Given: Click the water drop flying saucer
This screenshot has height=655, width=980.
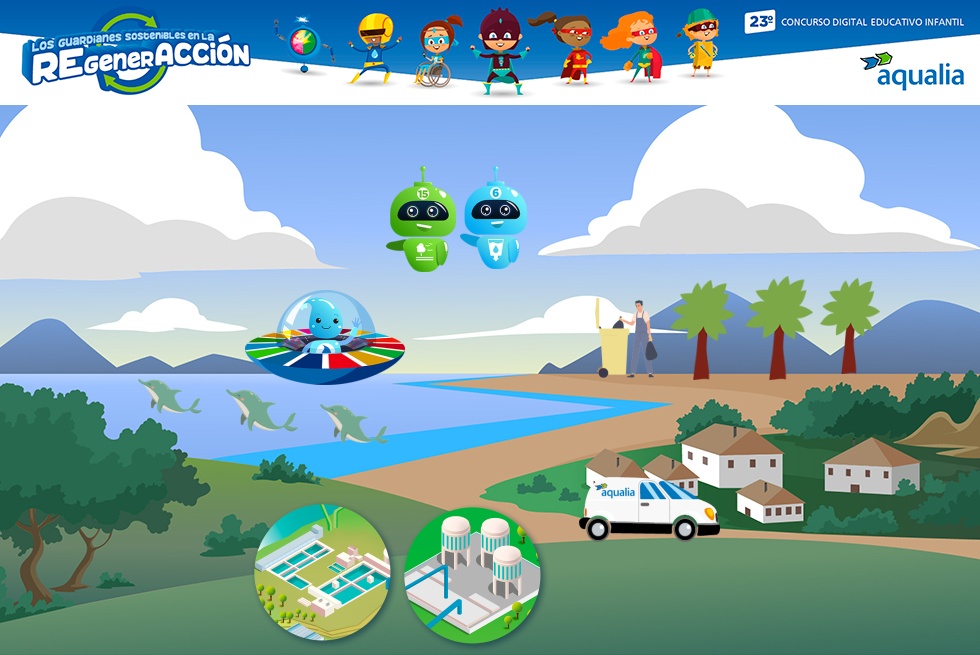Looking at the screenshot, I should pyautogui.click(x=324, y=340).
